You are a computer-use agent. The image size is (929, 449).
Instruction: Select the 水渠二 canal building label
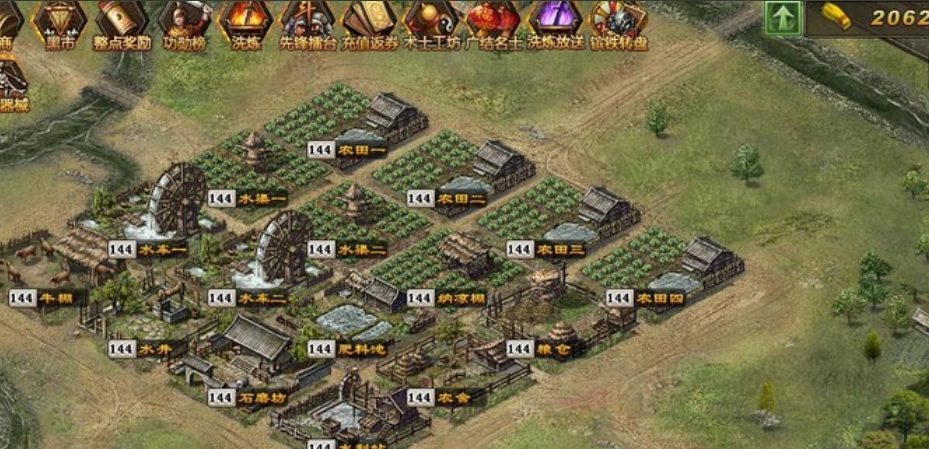pos(362,249)
